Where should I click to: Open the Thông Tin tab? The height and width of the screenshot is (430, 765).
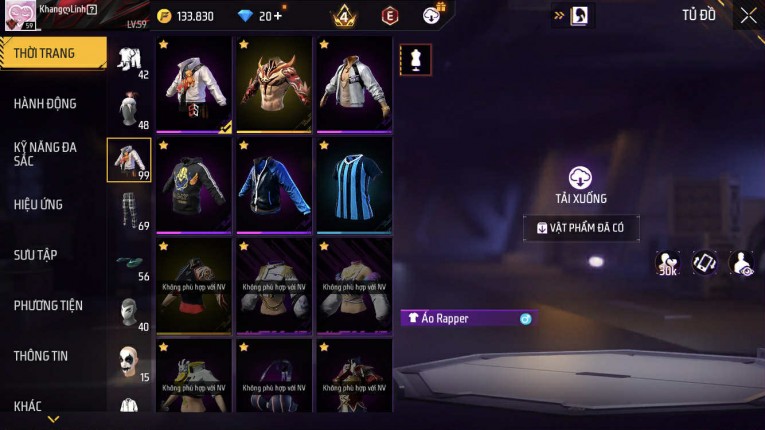pos(41,356)
